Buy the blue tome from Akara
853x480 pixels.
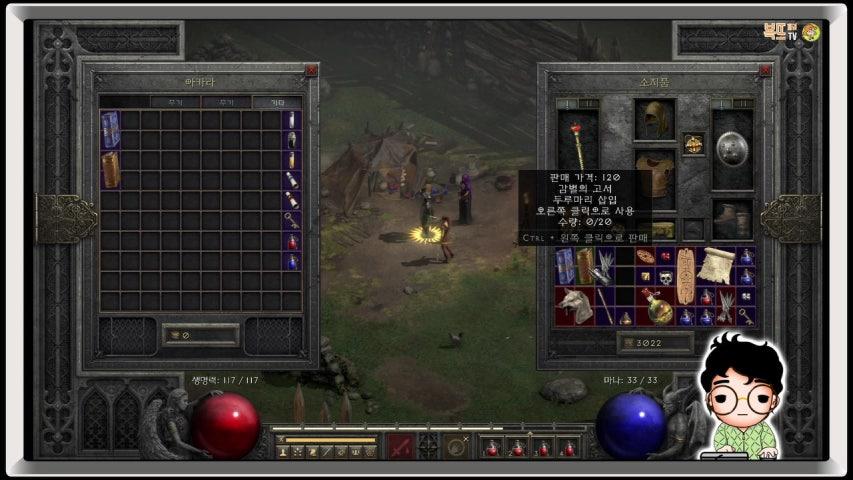point(110,129)
